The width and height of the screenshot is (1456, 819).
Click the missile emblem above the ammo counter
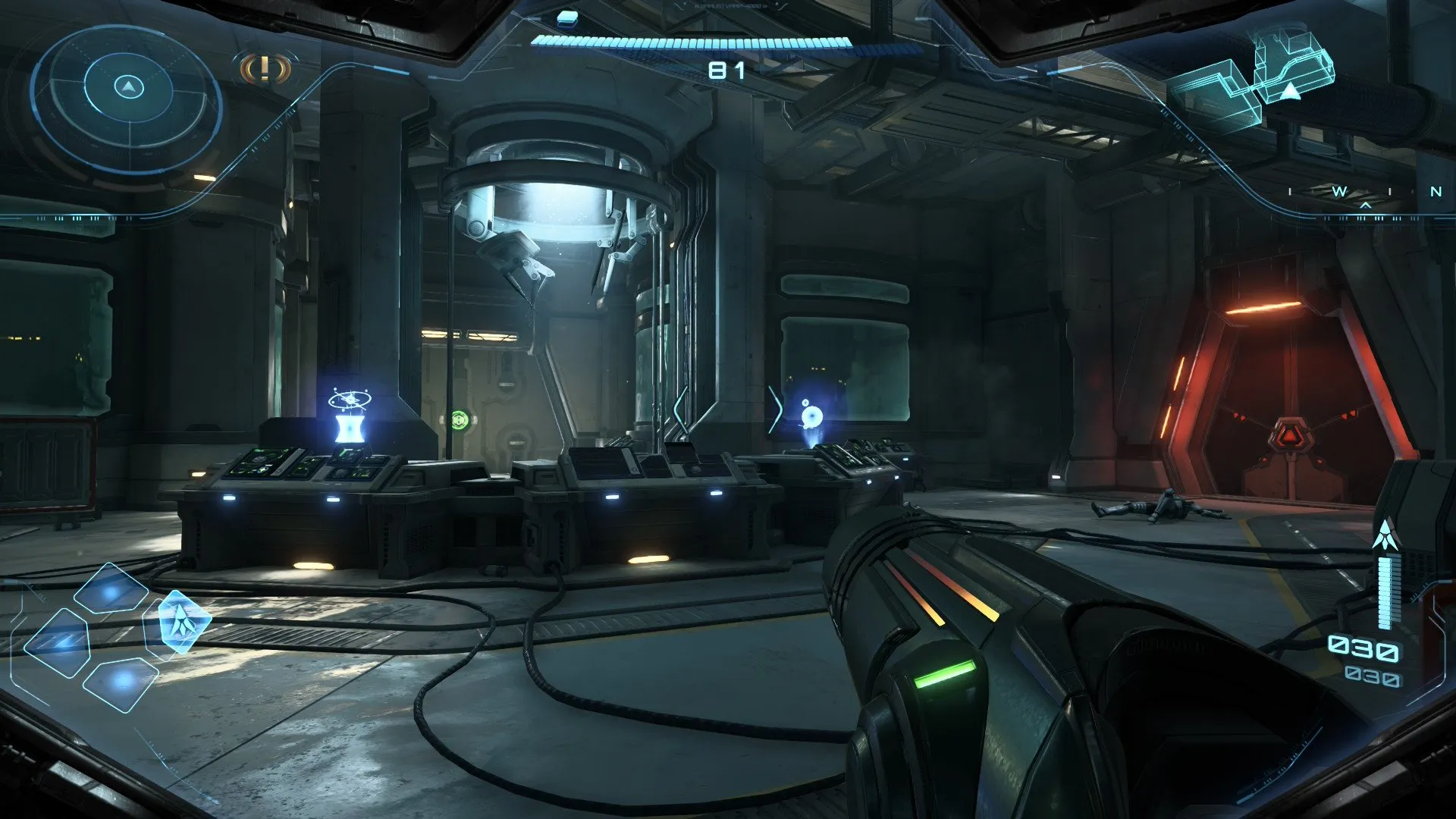tap(1385, 533)
